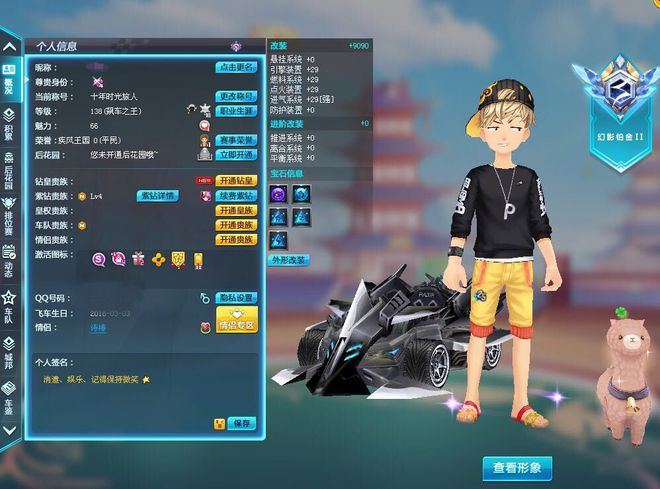Open 外形改装 appearance modification
The image size is (660, 489).
pyautogui.click(x=288, y=260)
